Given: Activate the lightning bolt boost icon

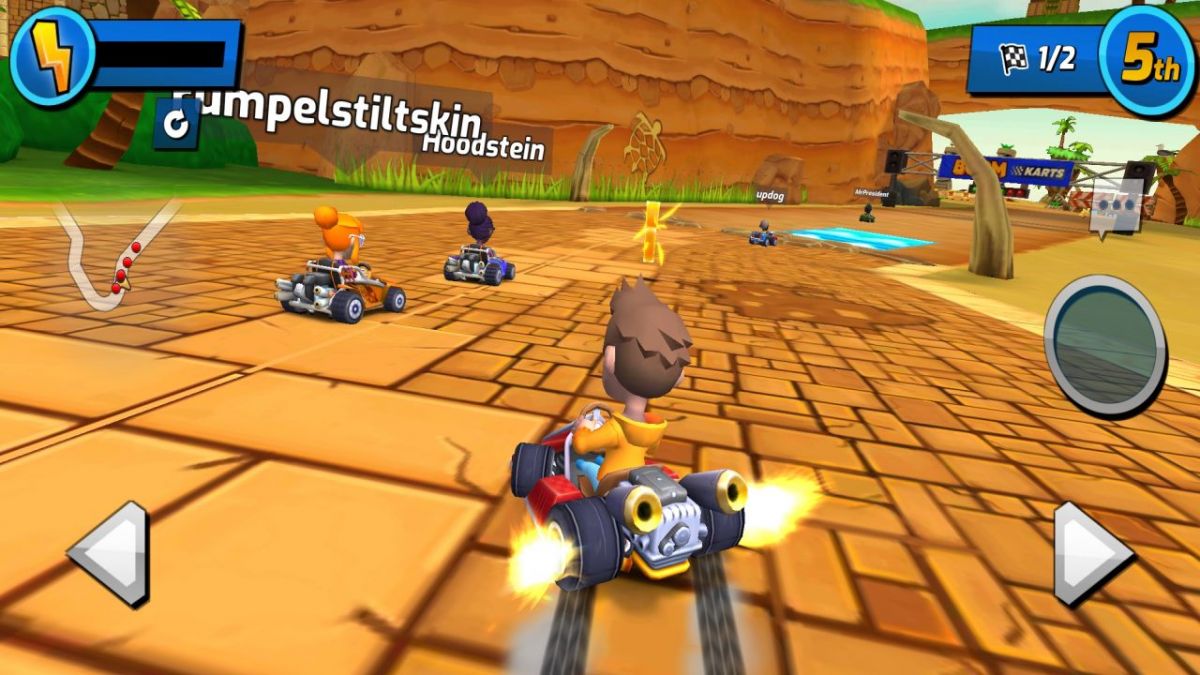Looking at the screenshot, I should (x=53, y=57).
